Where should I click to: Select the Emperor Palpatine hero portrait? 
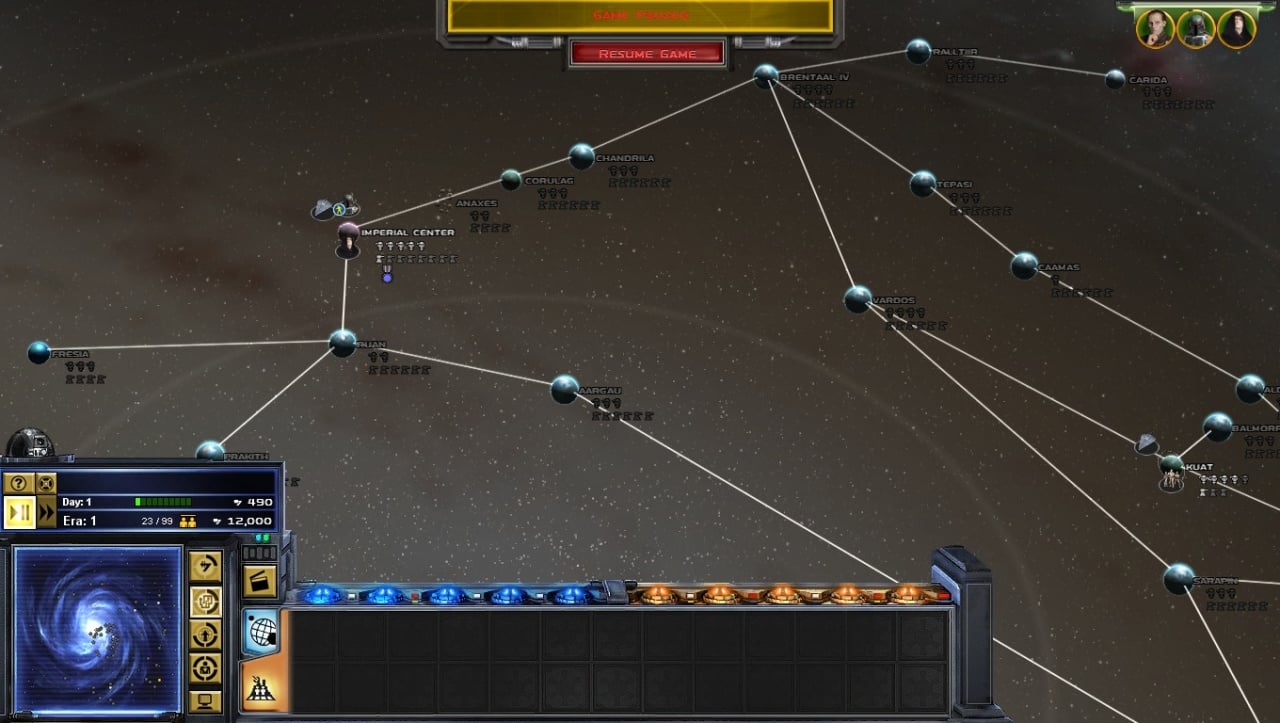coord(1237,29)
